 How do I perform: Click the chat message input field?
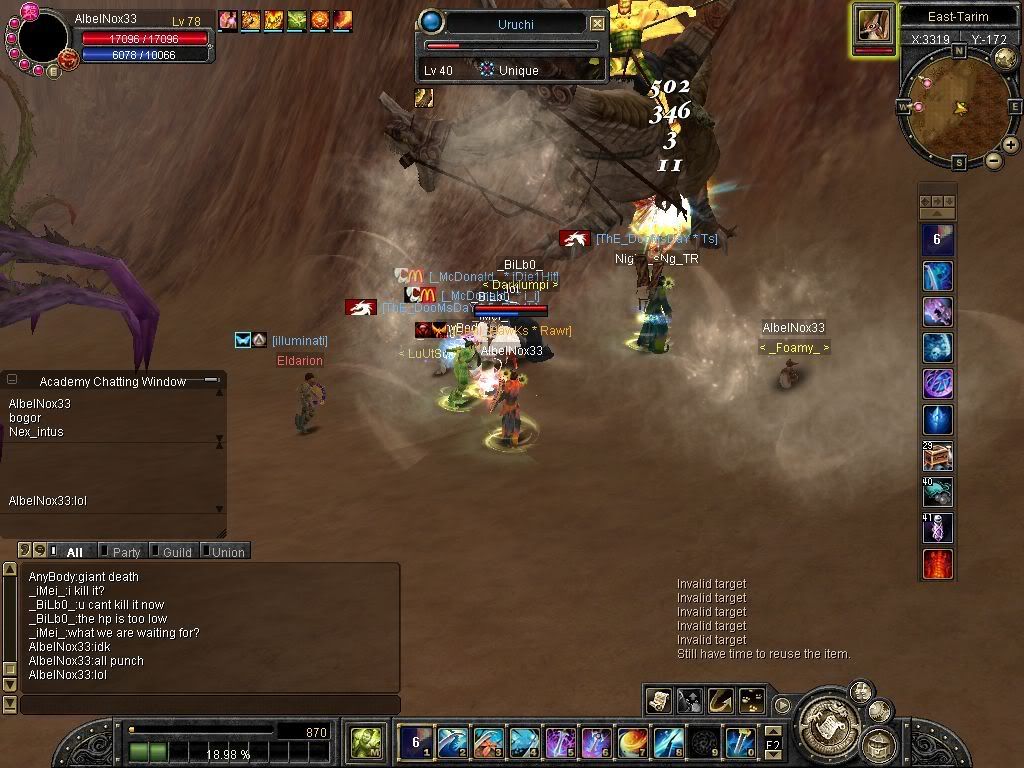208,704
